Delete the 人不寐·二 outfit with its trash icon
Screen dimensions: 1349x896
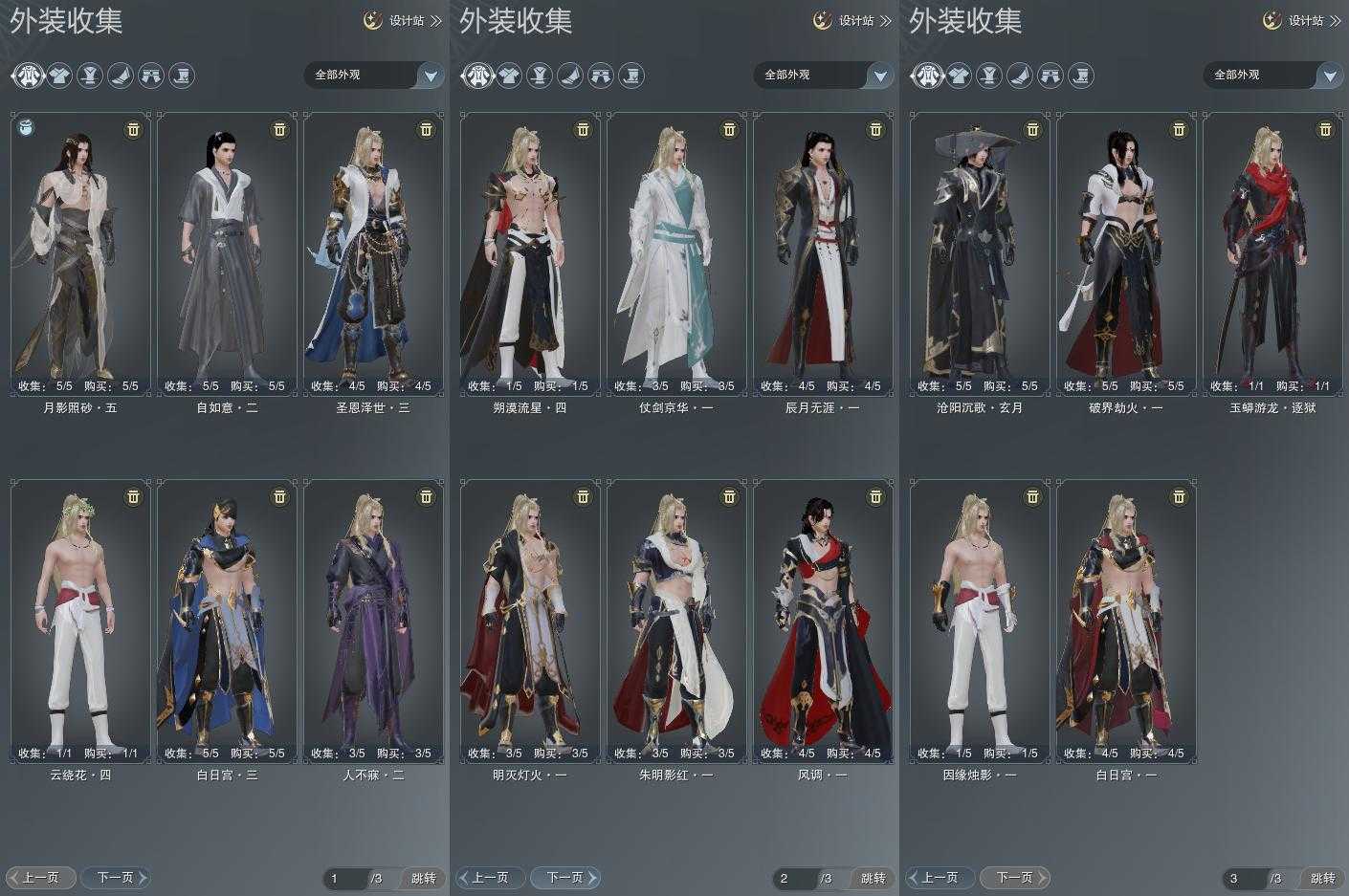tap(426, 496)
